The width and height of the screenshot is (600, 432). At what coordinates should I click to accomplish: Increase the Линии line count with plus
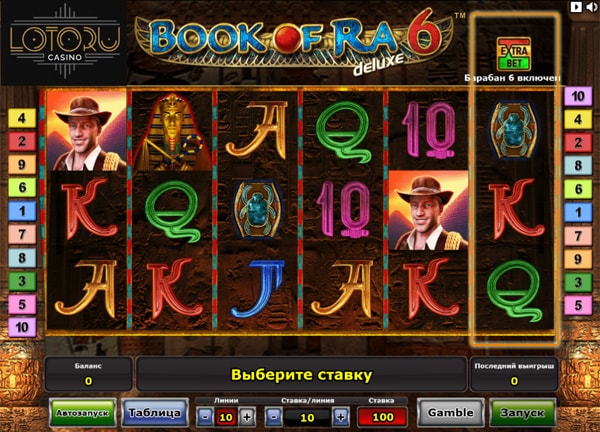(x=247, y=416)
